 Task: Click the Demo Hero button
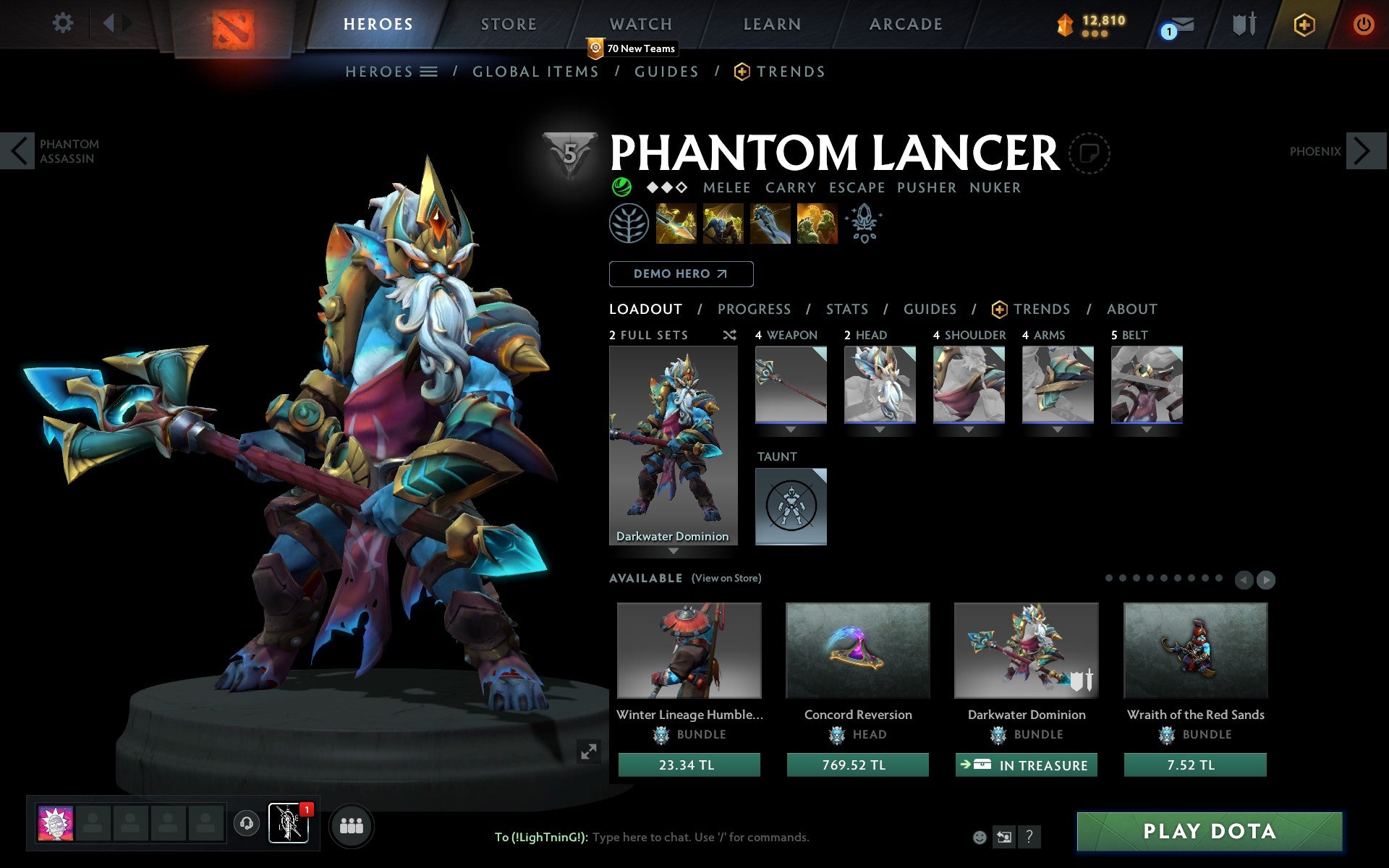pyautogui.click(x=681, y=274)
